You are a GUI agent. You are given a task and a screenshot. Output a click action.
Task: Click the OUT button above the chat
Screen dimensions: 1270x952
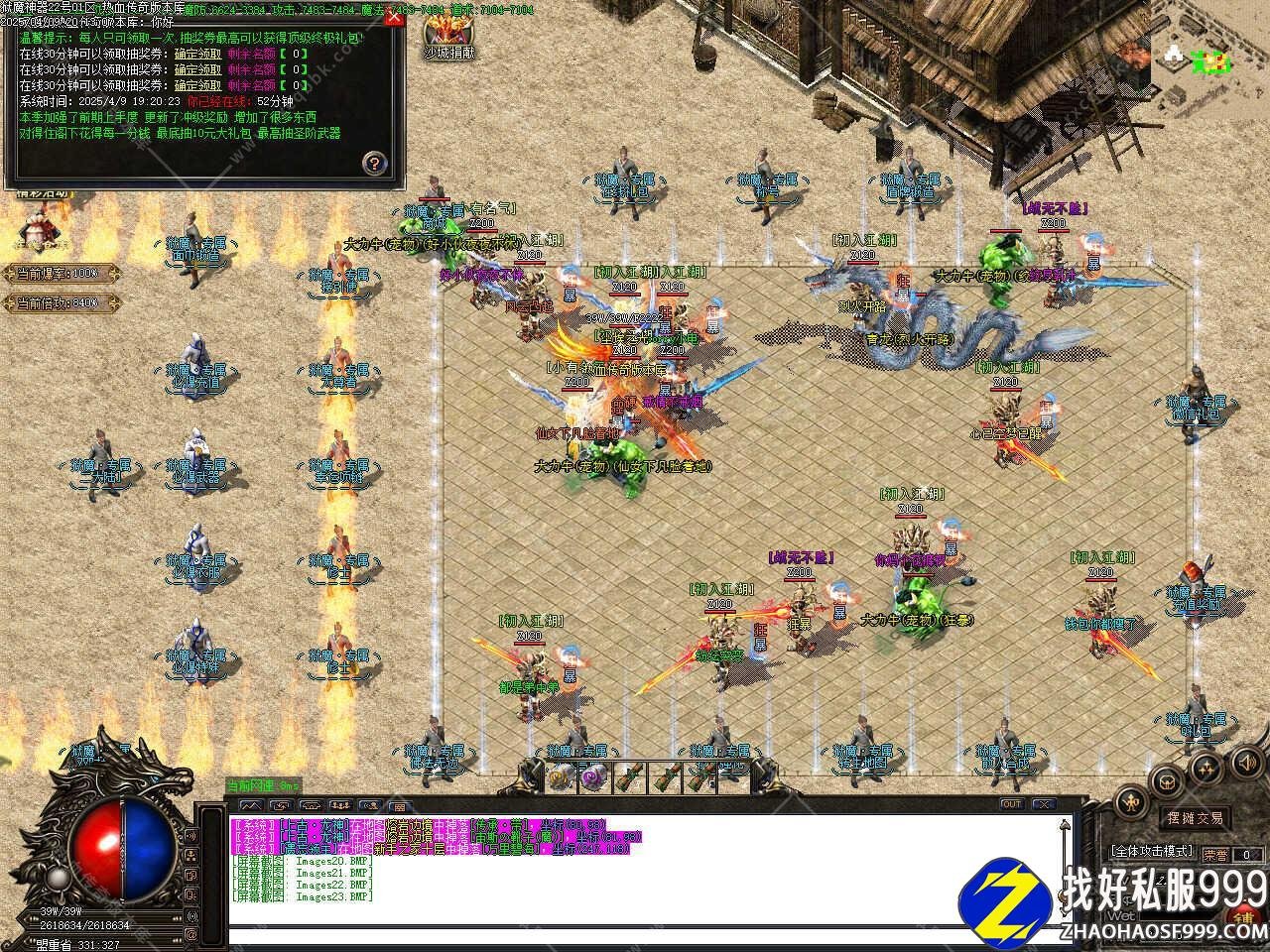1012,804
